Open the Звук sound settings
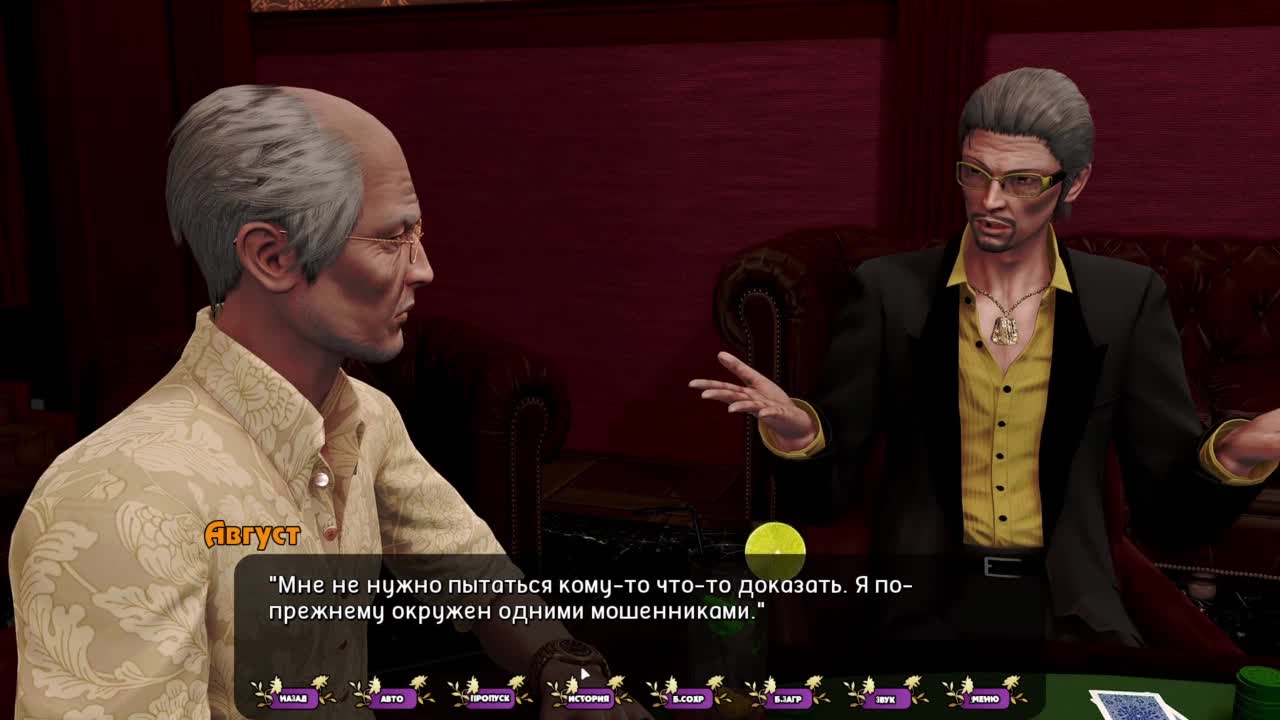This screenshot has height=720, width=1280. (886, 697)
